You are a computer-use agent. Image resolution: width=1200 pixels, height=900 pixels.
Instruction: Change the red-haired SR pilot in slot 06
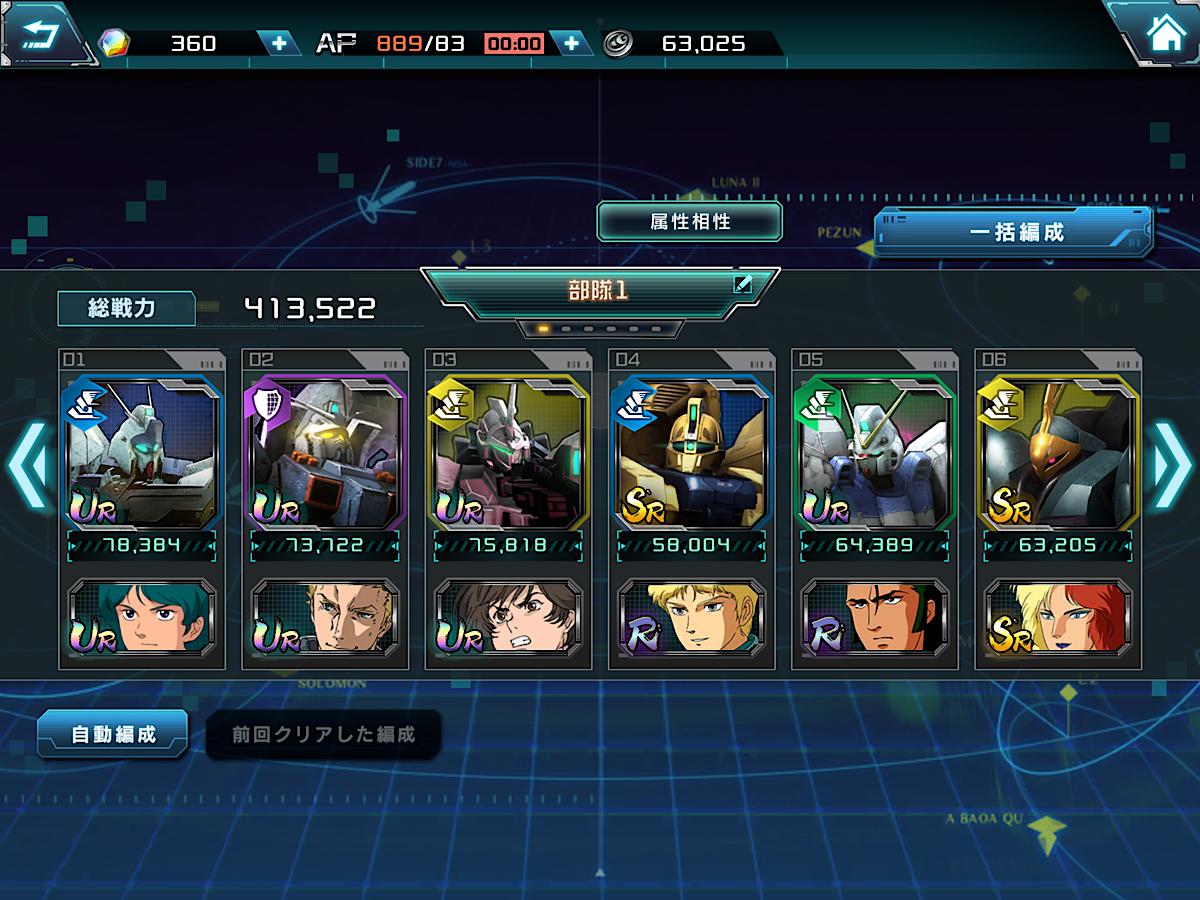[x=1058, y=616]
